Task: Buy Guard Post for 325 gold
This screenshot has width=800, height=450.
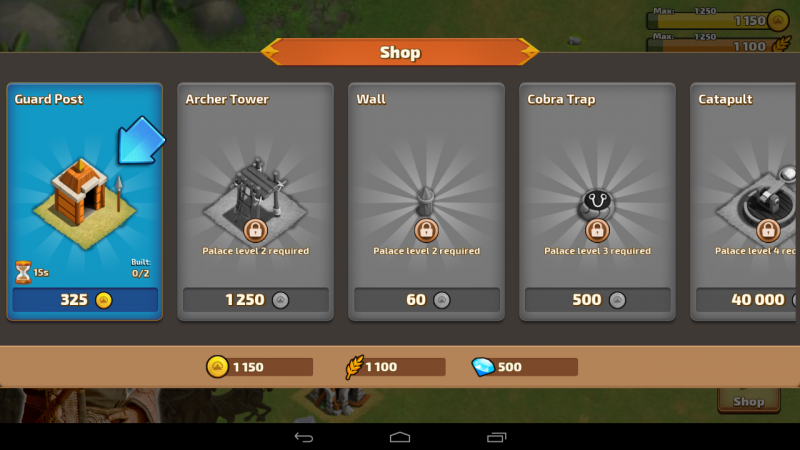Action: [85, 300]
